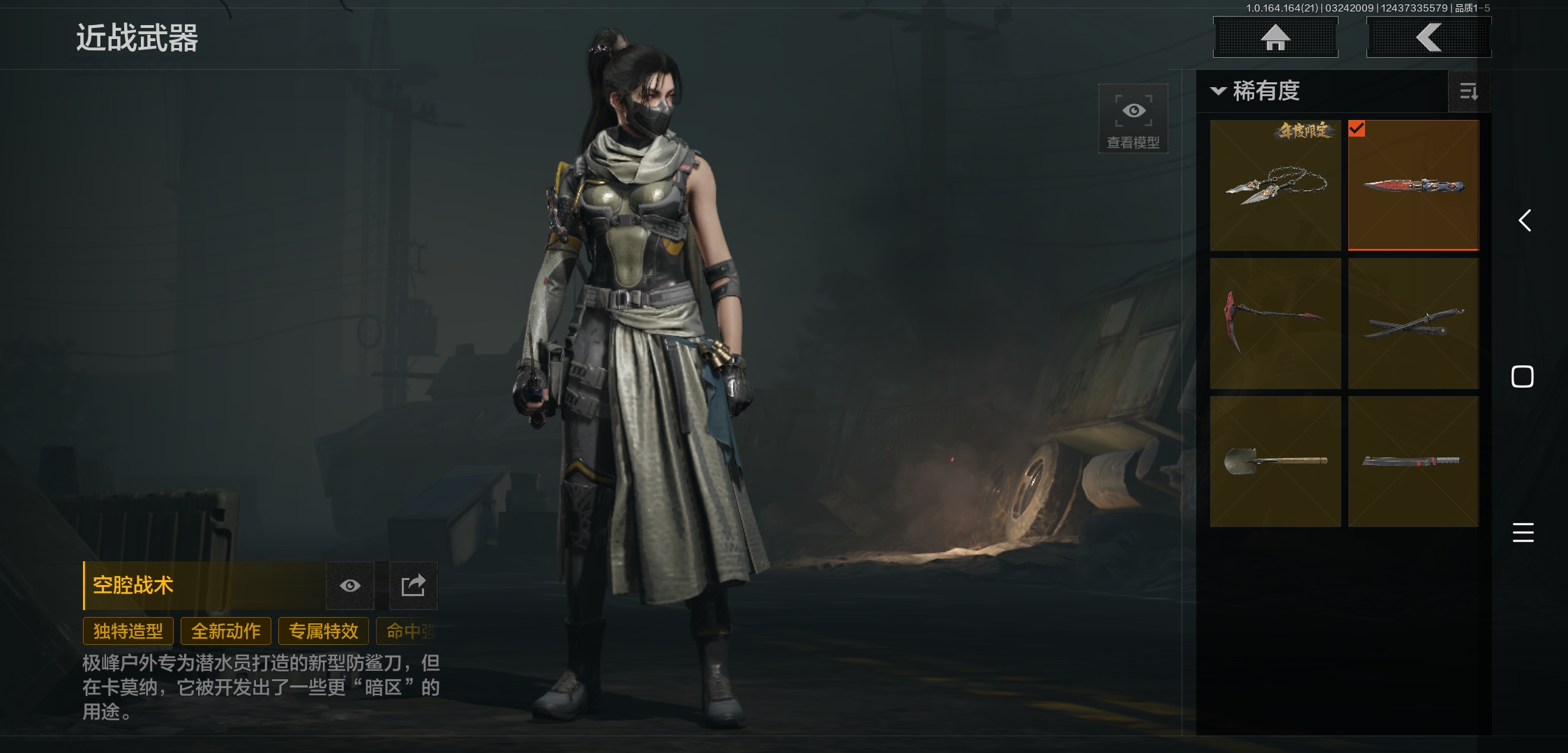Select the chained dual blades skin

click(1275, 185)
